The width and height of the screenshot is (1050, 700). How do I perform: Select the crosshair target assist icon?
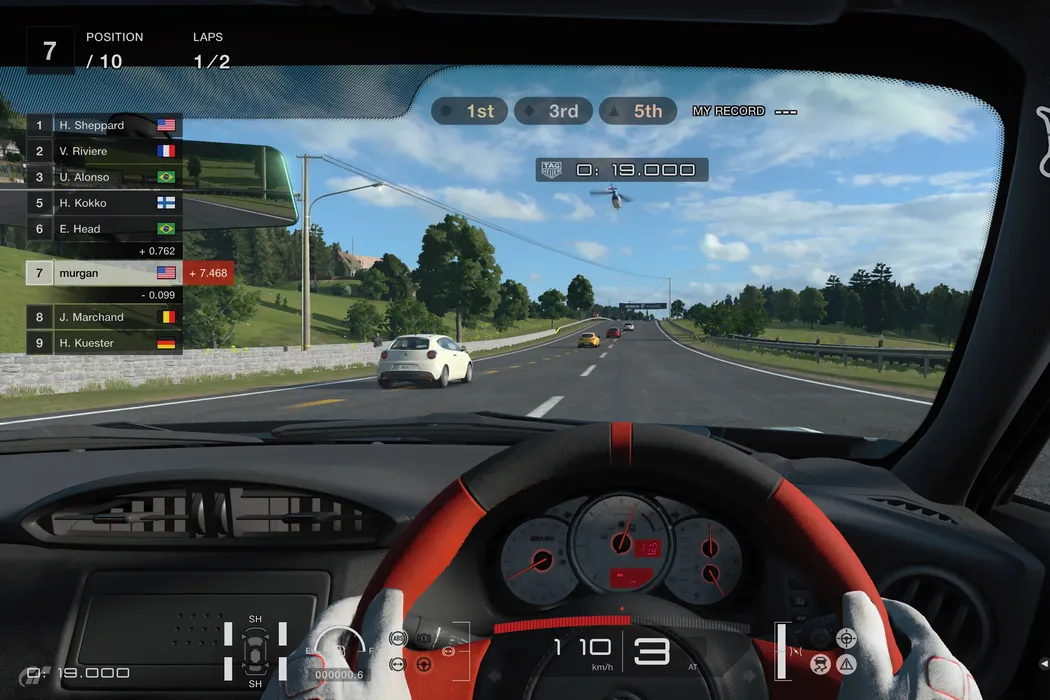(x=846, y=637)
